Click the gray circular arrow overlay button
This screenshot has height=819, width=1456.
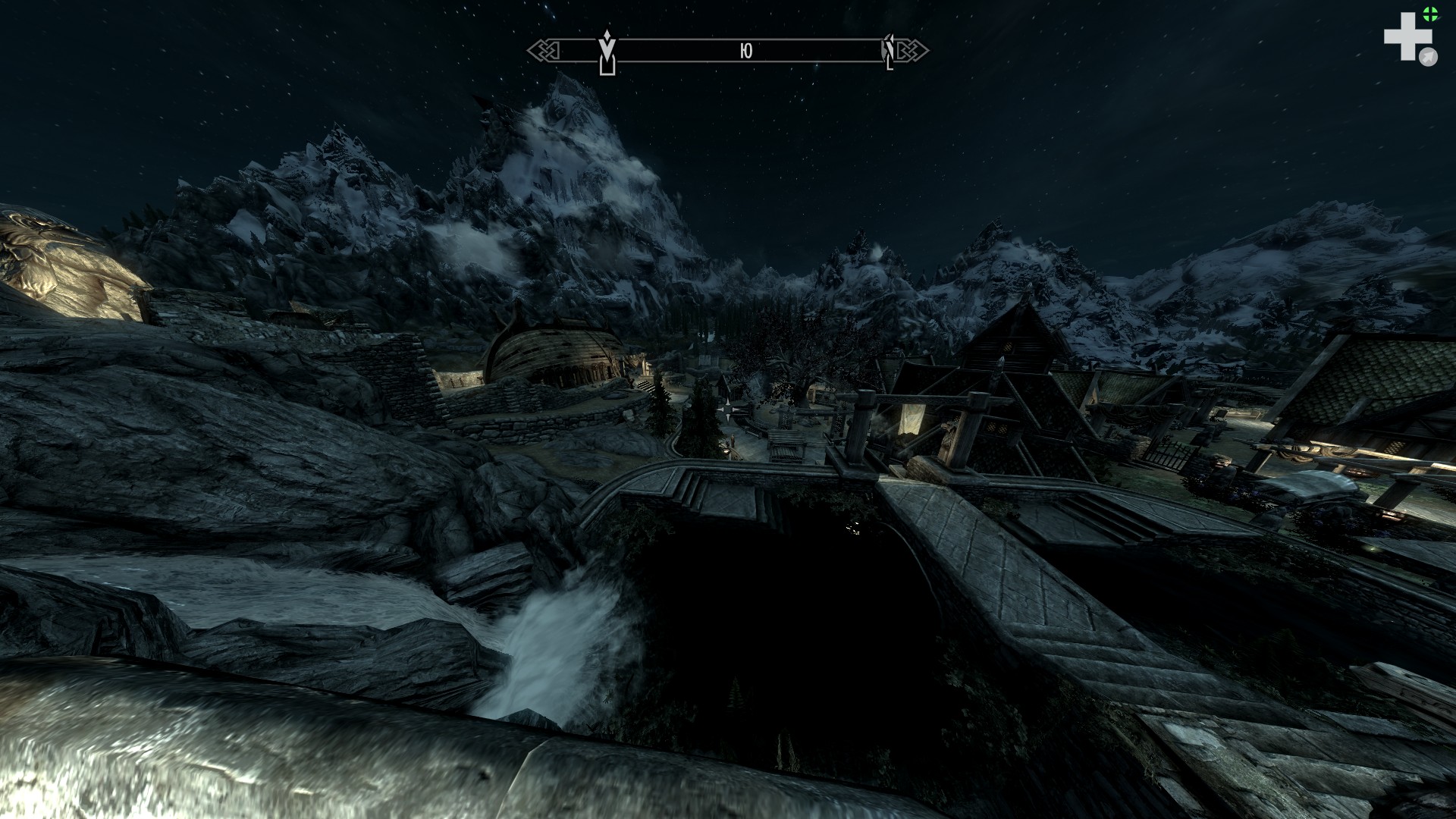tap(1429, 57)
